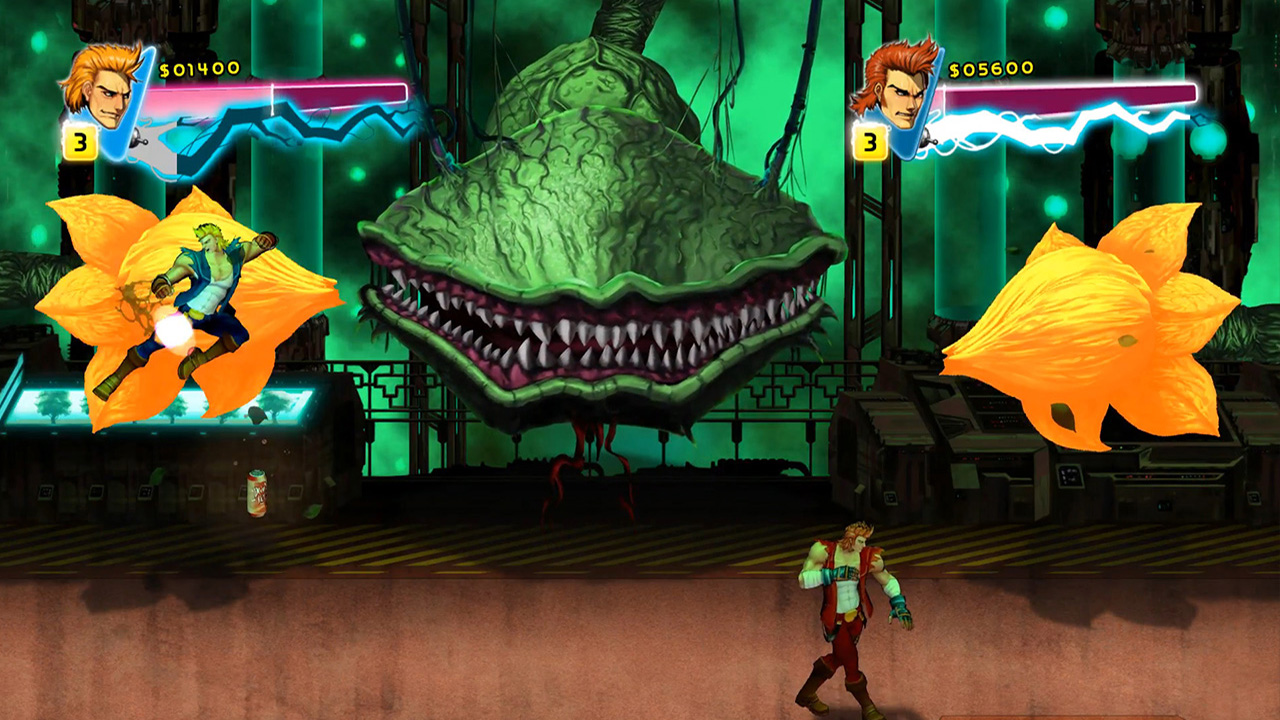This screenshot has width=1280, height=720.
Task: Click the lightning bolt under Jimmy's health bar
Action: pyautogui.click(x=1050, y=125)
